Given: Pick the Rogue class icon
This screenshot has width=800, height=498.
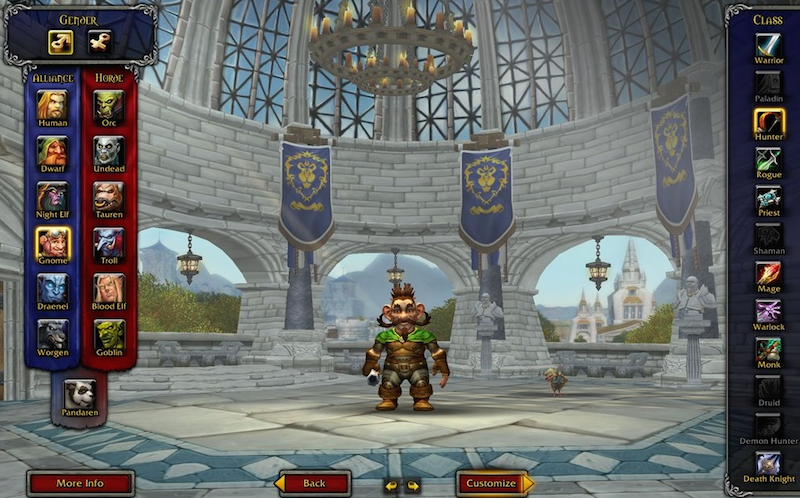Looking at the screenshot, I should [x=768, y=159].
